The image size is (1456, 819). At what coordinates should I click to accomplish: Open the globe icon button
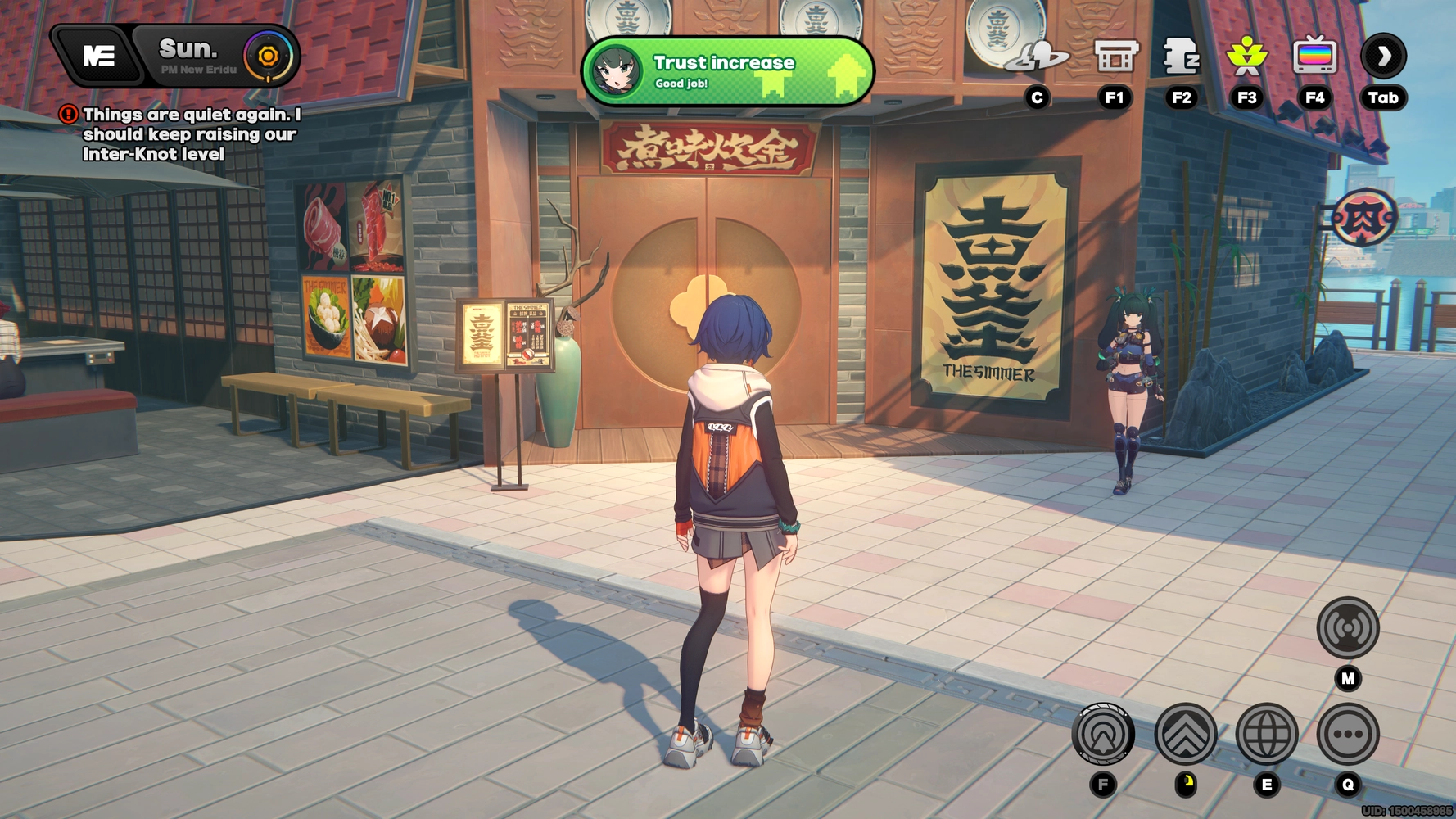[x=1266, y=734]
